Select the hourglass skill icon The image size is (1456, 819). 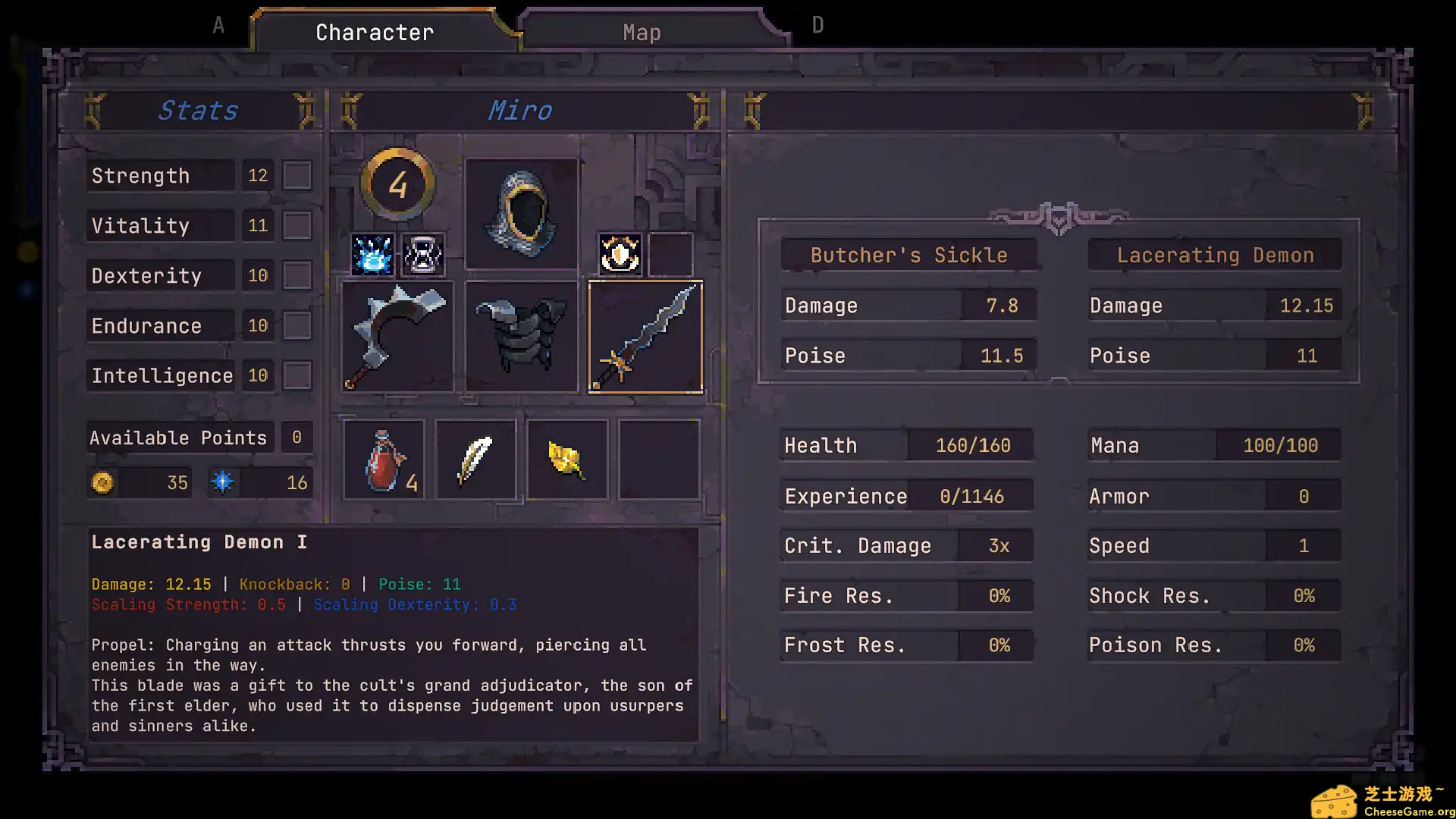423,255
